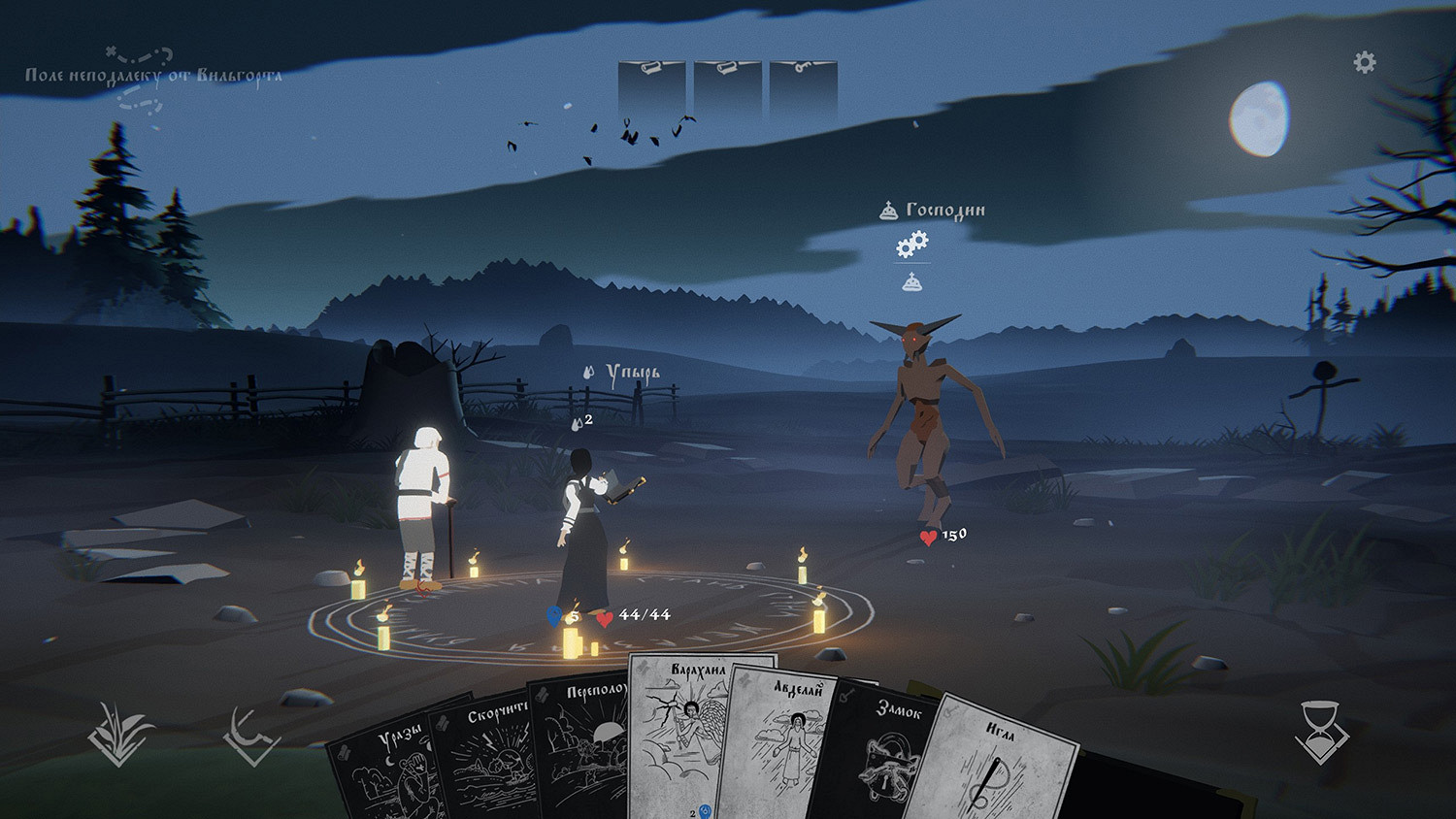1456x819 pixels.
Task: Open settings via the gear icon
Action: (1364, 63)
